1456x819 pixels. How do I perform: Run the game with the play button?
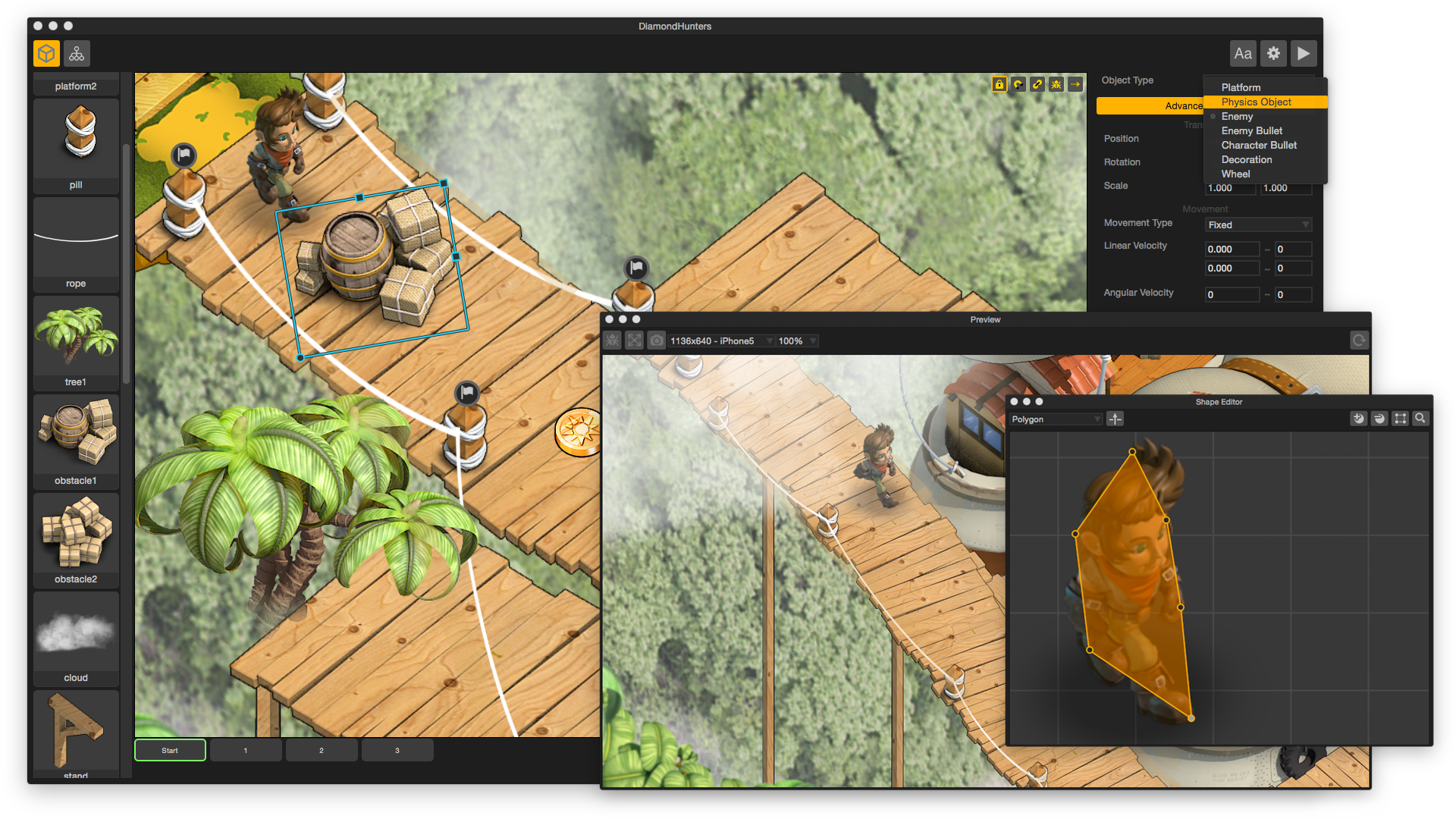1303,54
